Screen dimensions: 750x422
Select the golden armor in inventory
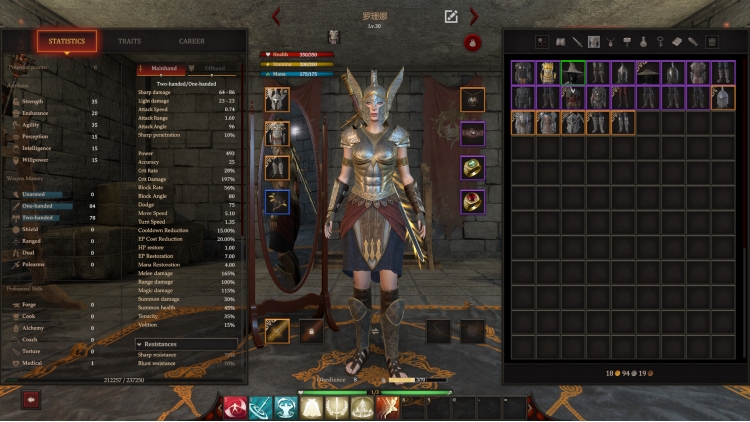point(547,72)
